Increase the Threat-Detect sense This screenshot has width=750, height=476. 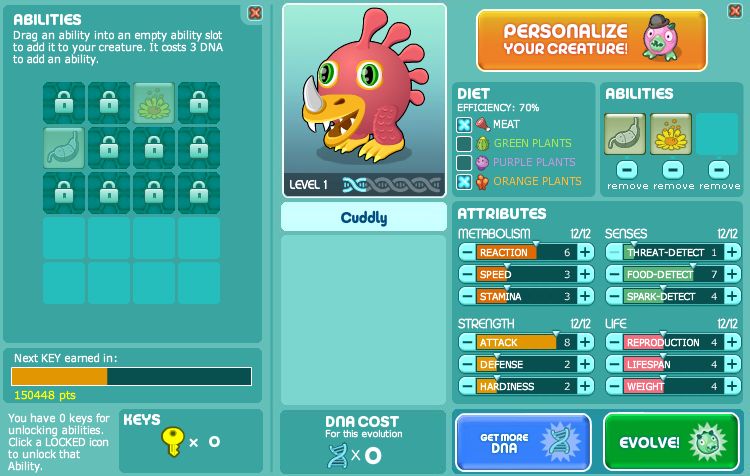click(732, 253)
